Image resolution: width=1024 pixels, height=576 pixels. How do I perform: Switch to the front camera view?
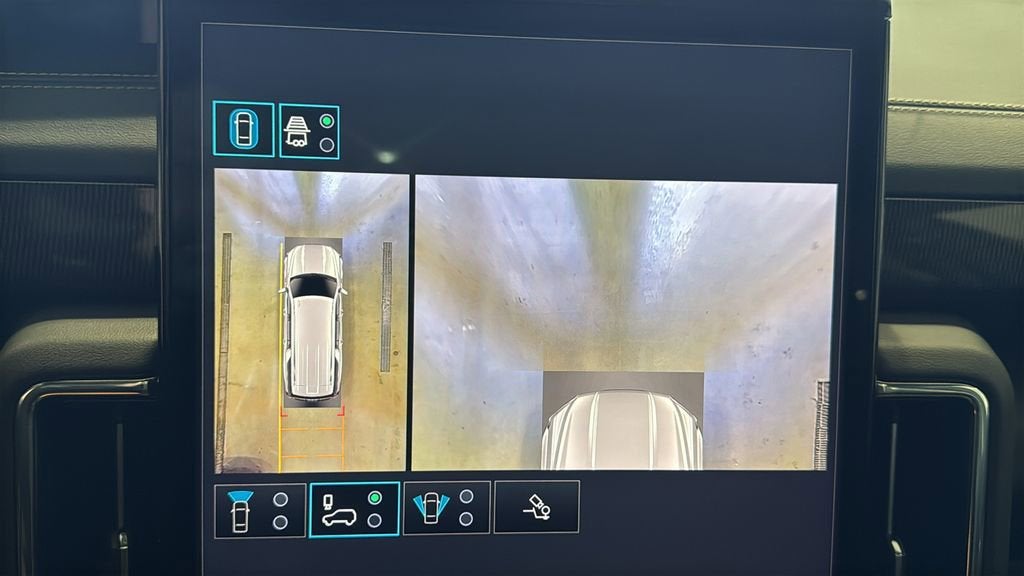[259, 509]
